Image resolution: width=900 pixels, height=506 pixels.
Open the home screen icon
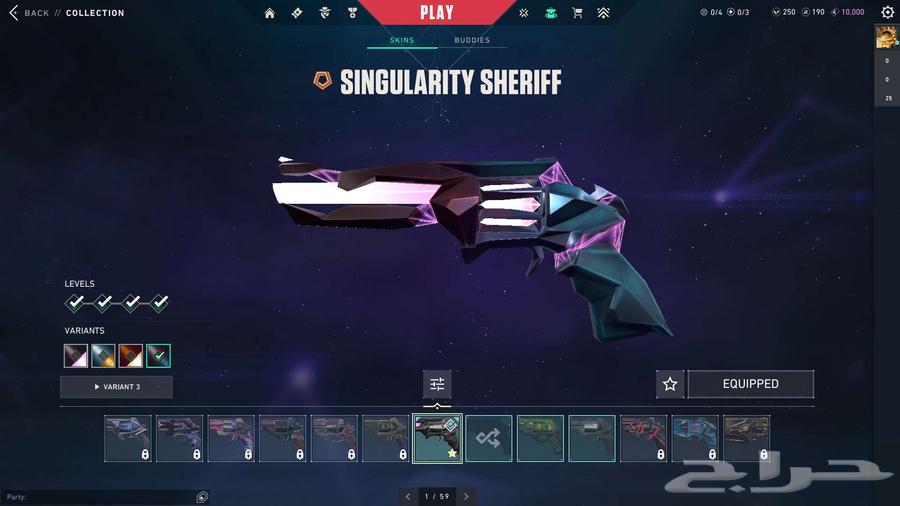(x=270, y=13)
